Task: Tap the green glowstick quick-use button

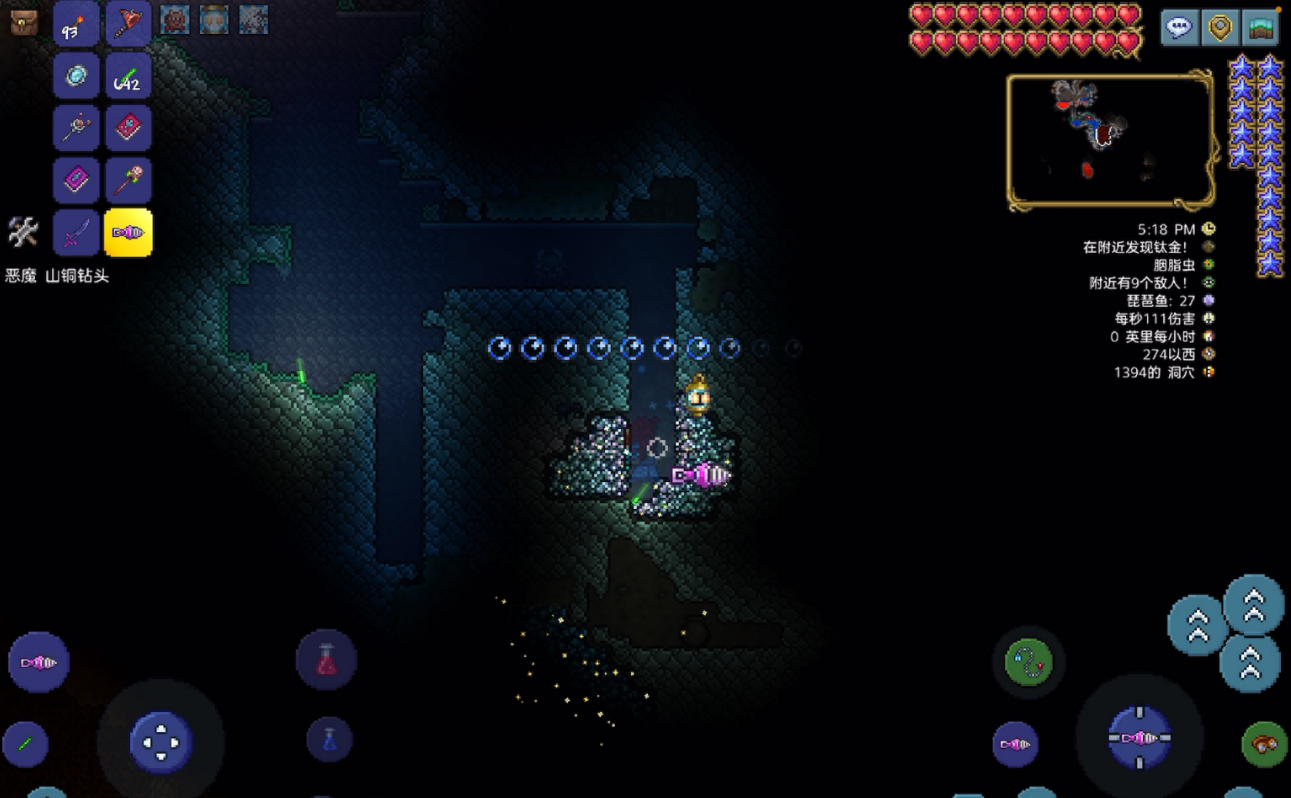Action: pyautogui.click(x=25, y=744)
